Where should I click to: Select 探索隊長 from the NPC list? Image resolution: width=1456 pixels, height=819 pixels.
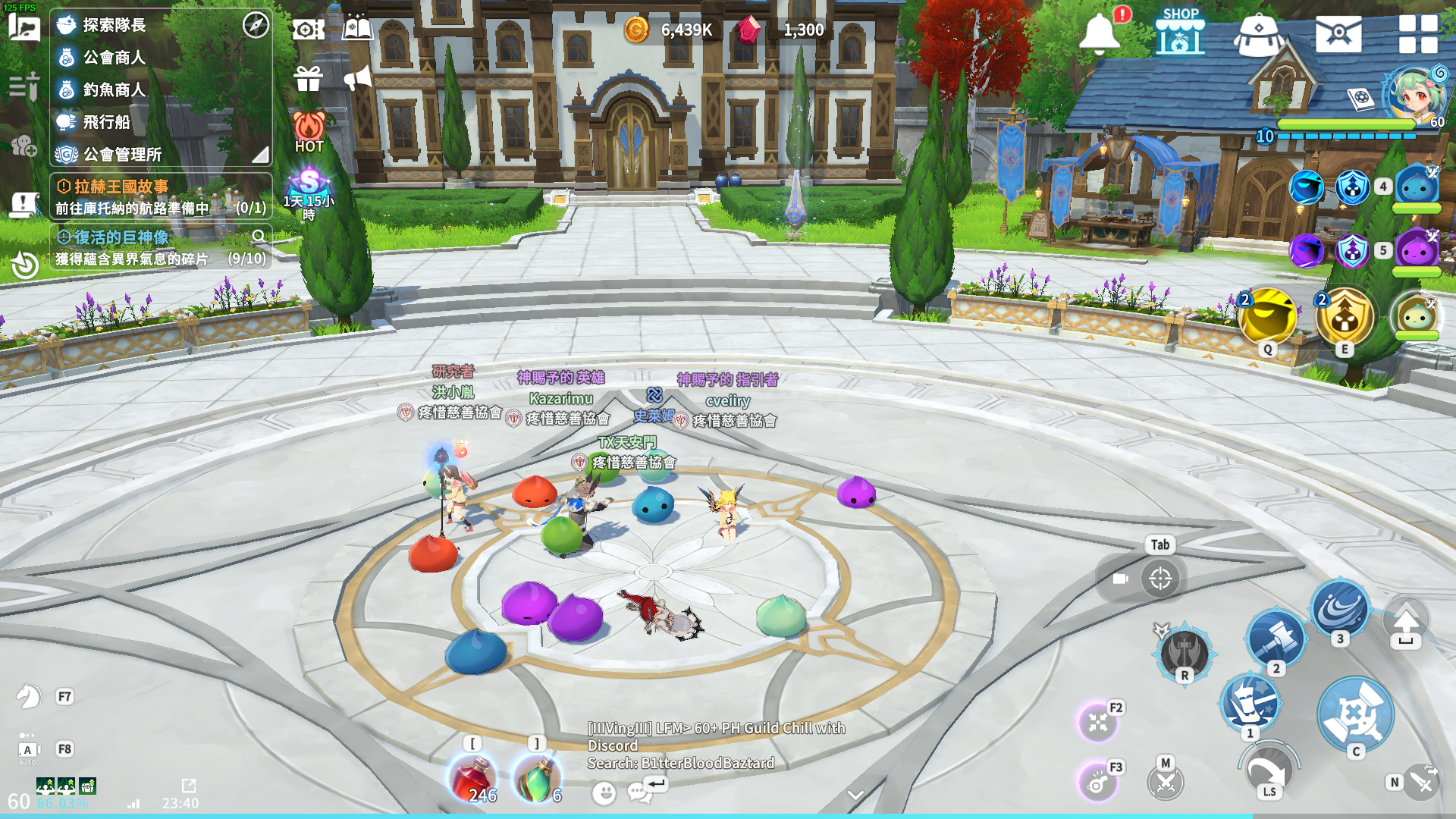coord(114,25)
